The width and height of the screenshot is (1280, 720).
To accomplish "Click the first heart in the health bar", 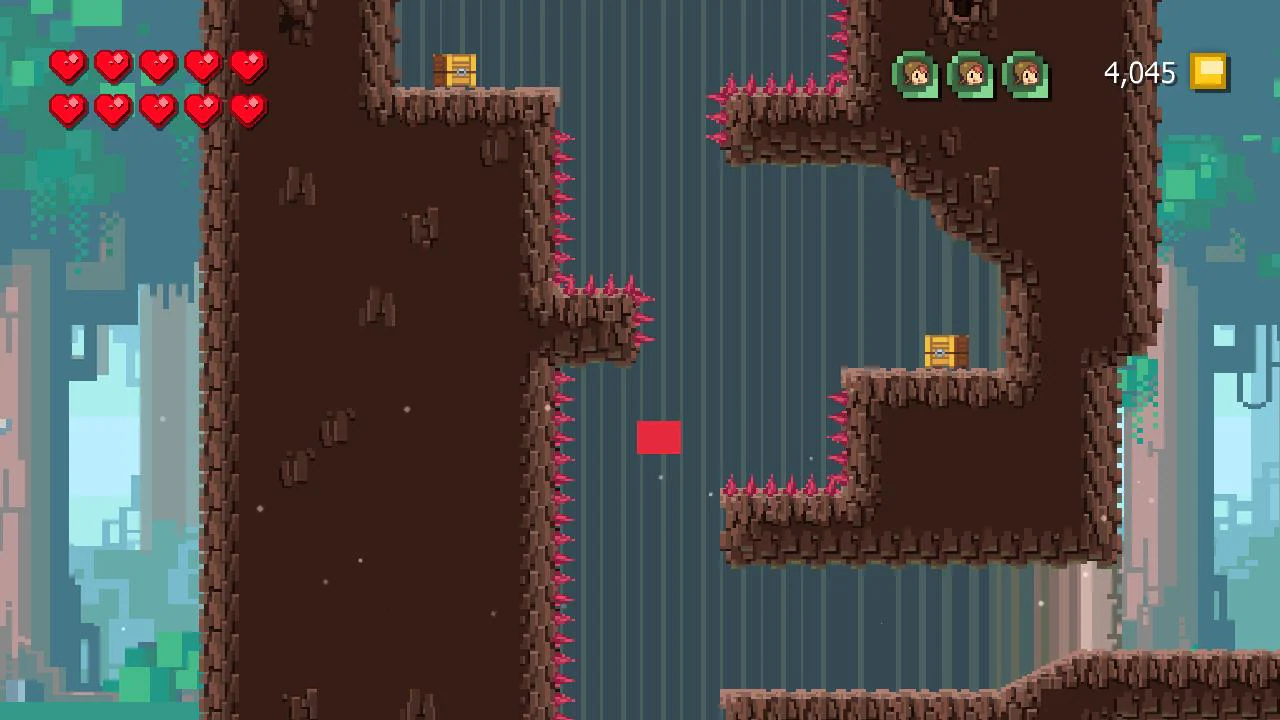I will tap(68, 64).
